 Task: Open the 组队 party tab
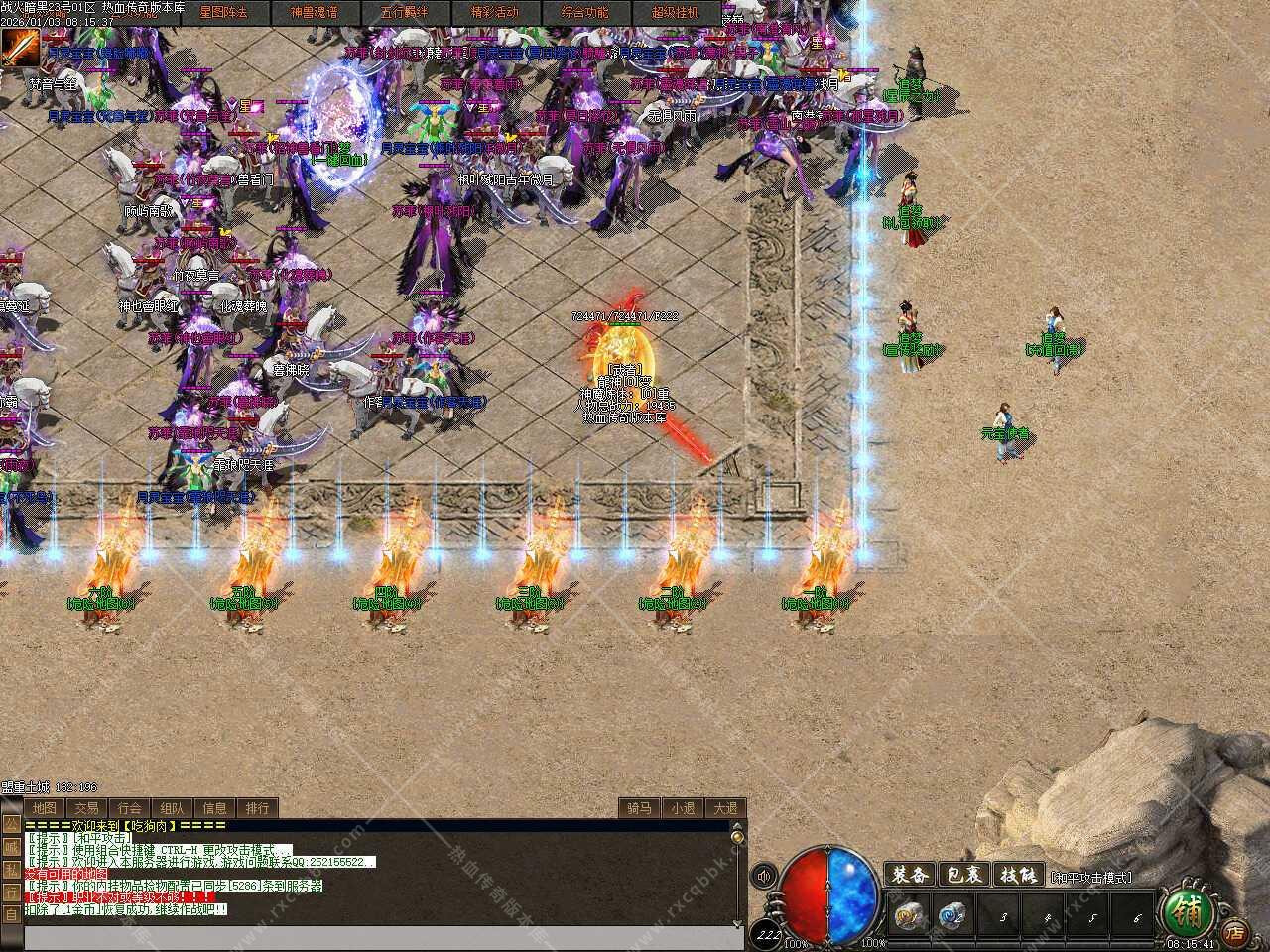pyautogui.click(x=172, y=808)
